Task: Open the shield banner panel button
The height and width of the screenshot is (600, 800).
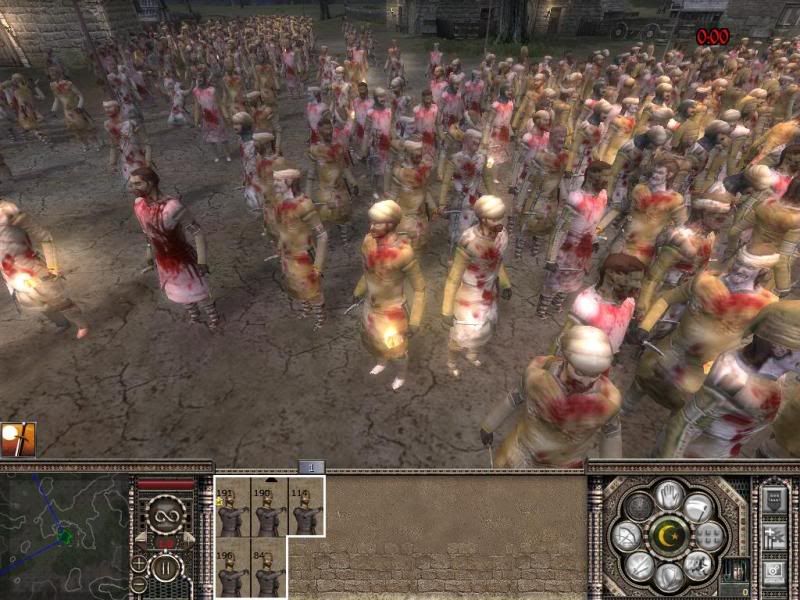Action: [774, 501]
